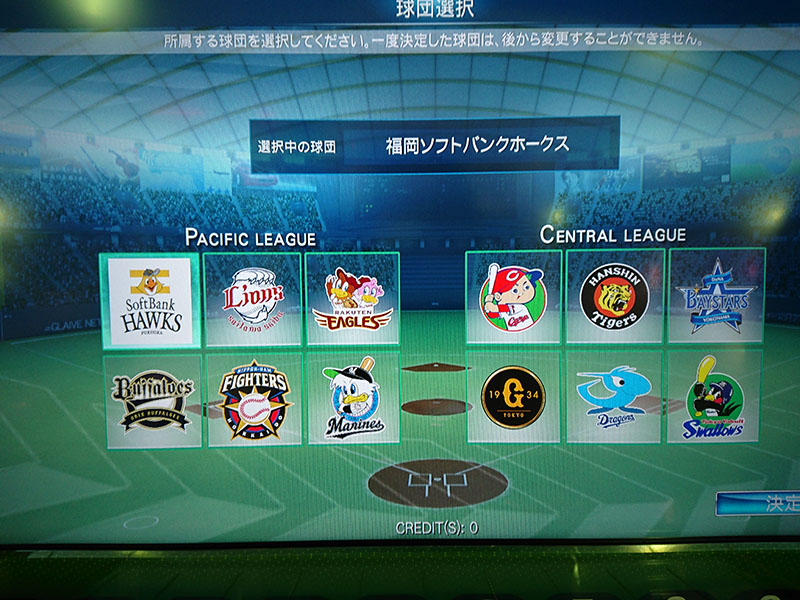
Task: Select the Hiroshima Carp team tile
Action: [513, 297]
